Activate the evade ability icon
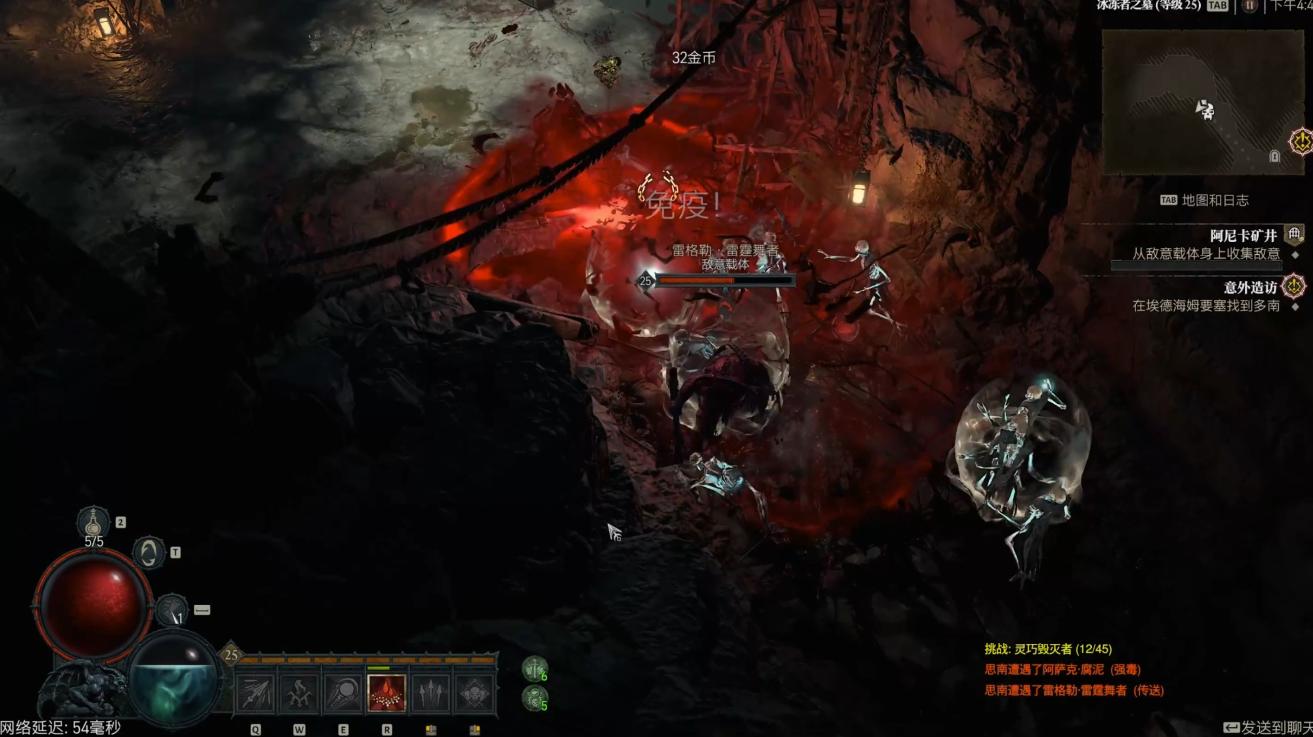The width and height of the screenshot is (1313, 737). pyautogui.click(x=149, y=552)
